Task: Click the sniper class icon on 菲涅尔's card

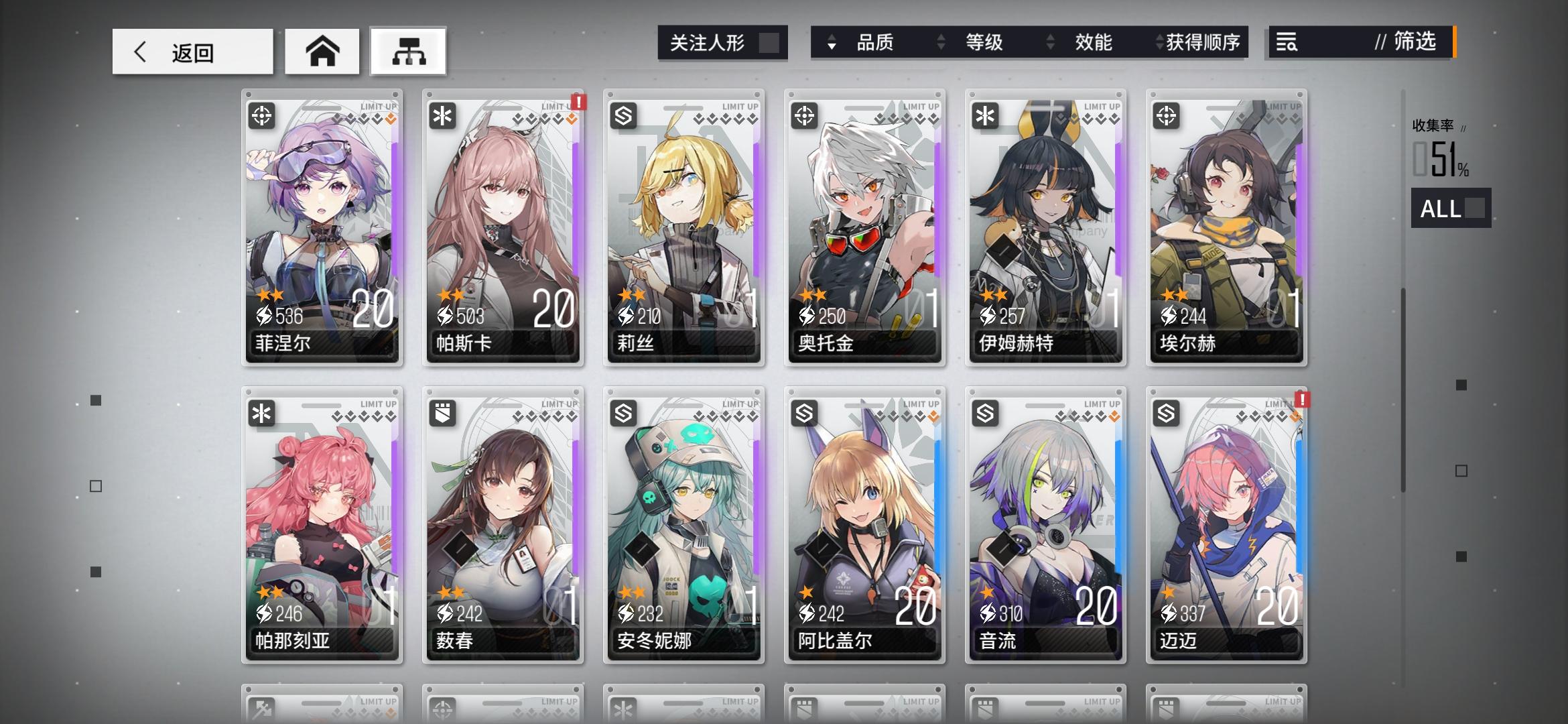Action: pos(263,117)
